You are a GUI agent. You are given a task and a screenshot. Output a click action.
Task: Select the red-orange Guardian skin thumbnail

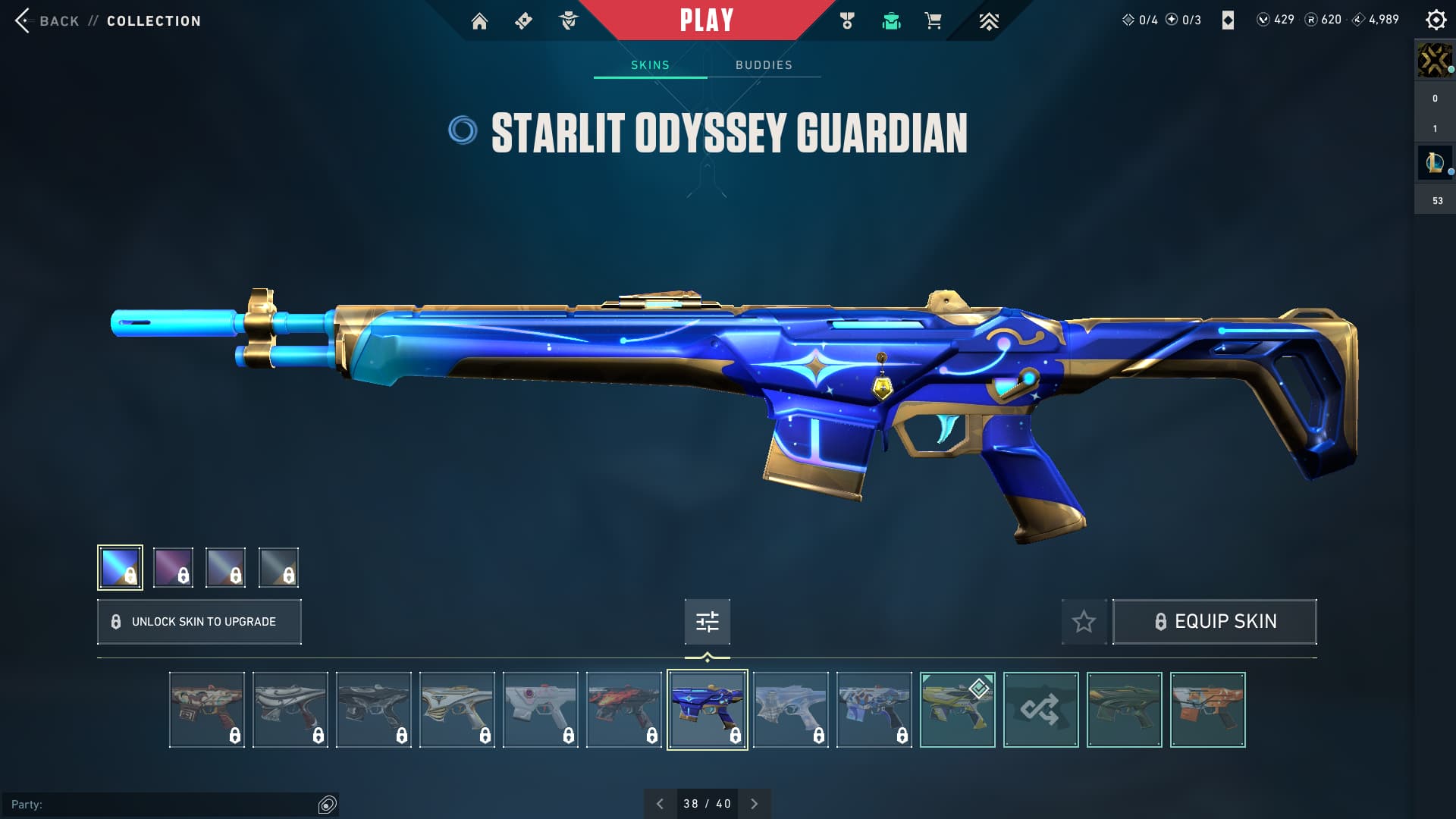click(x=623, y=710)
